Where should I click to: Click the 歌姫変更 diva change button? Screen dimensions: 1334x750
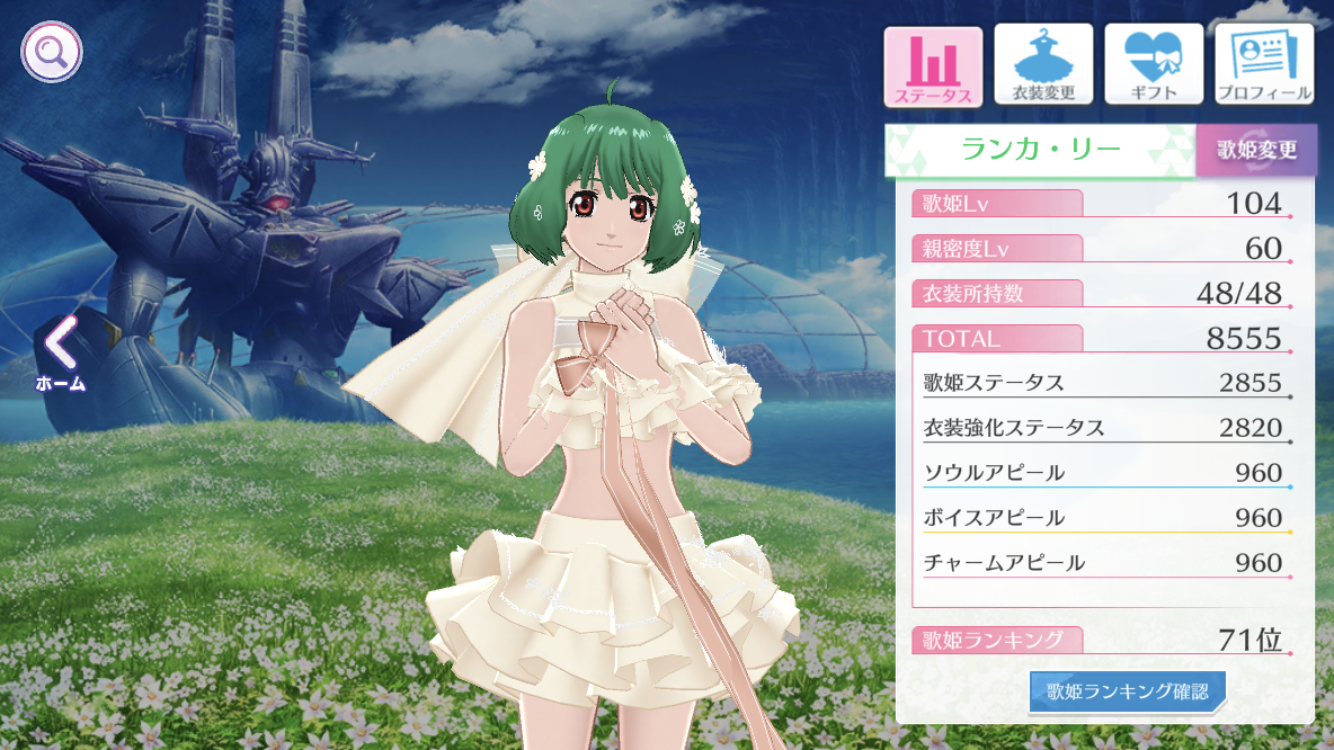pos(1256,150)
